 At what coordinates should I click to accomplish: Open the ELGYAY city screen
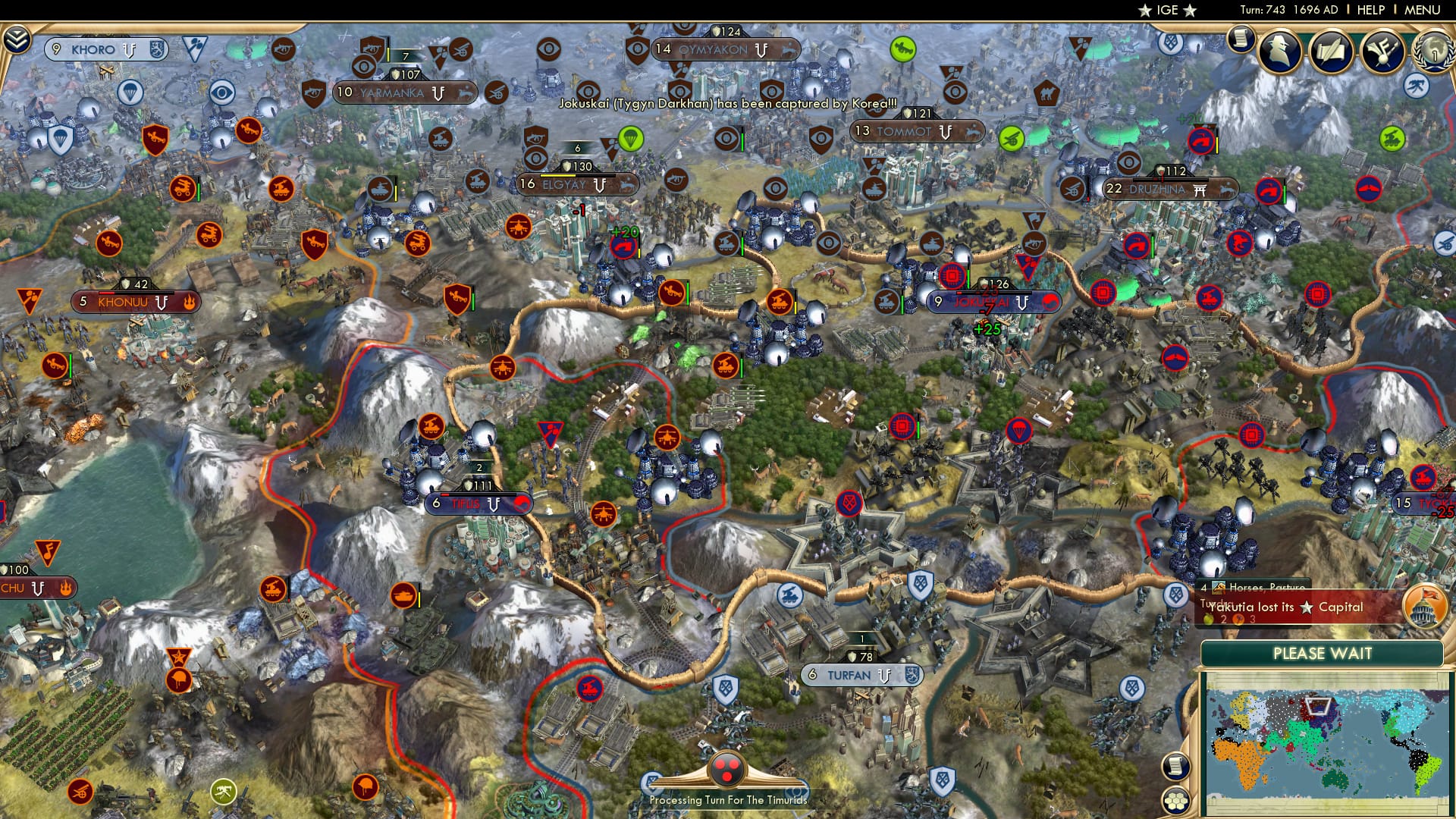[x=578, y=184]
